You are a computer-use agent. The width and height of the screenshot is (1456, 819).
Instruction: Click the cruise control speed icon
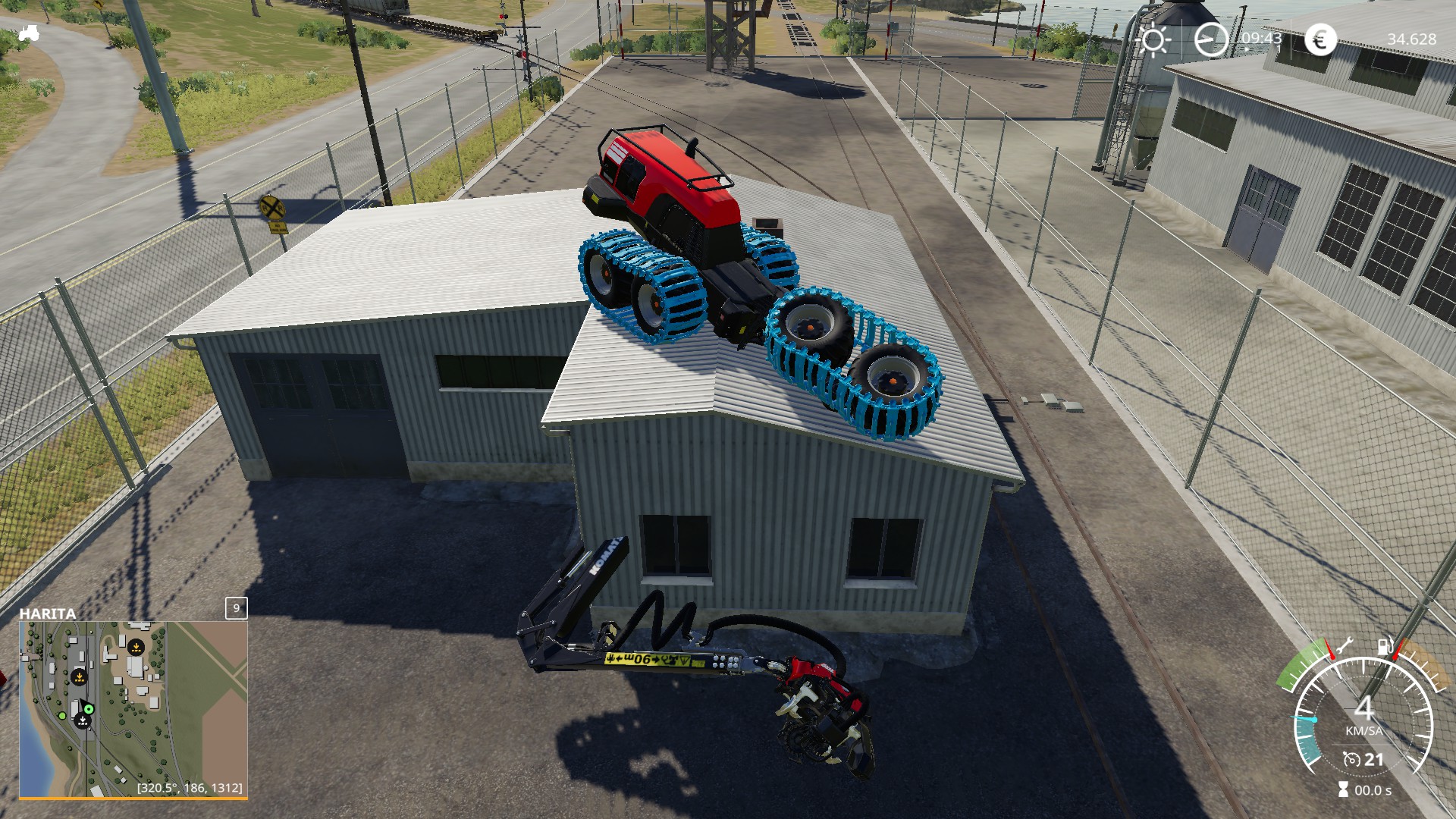[1351, 759]
